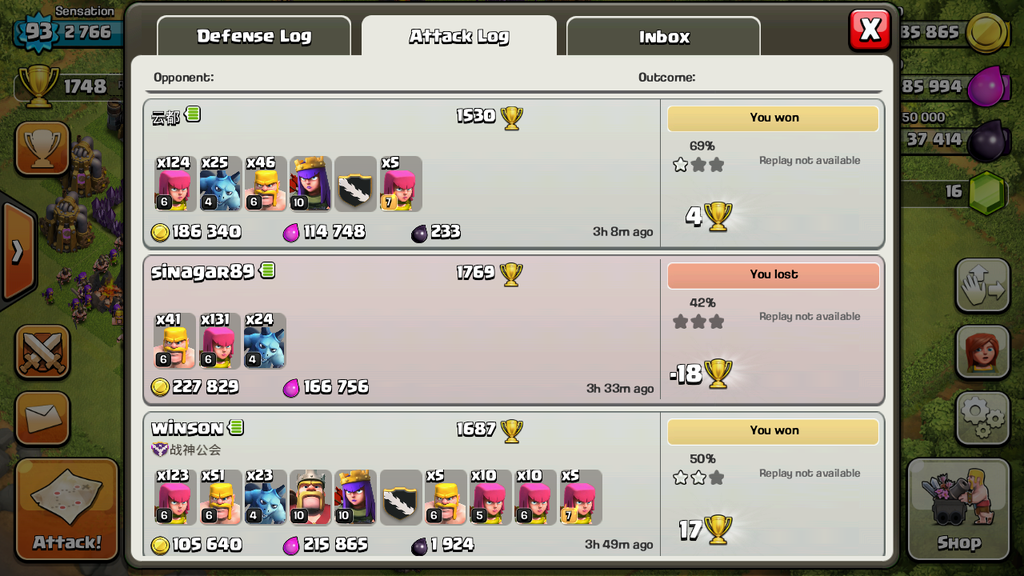Select opponent name winson
Viewport: 1024px width, 576px height.
click(x=187, y=428)
